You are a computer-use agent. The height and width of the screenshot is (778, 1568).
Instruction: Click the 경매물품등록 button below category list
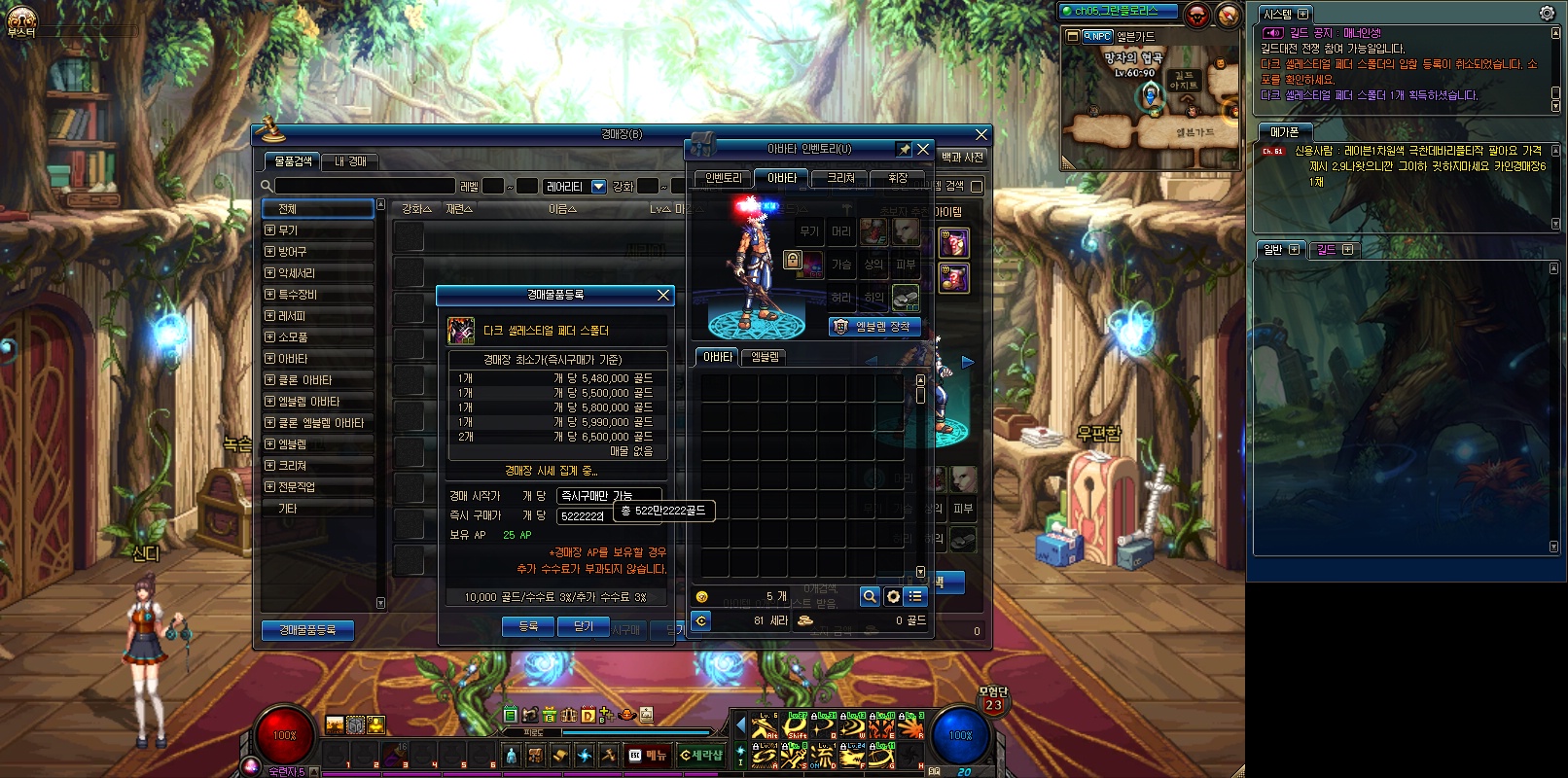click(307, 630)
